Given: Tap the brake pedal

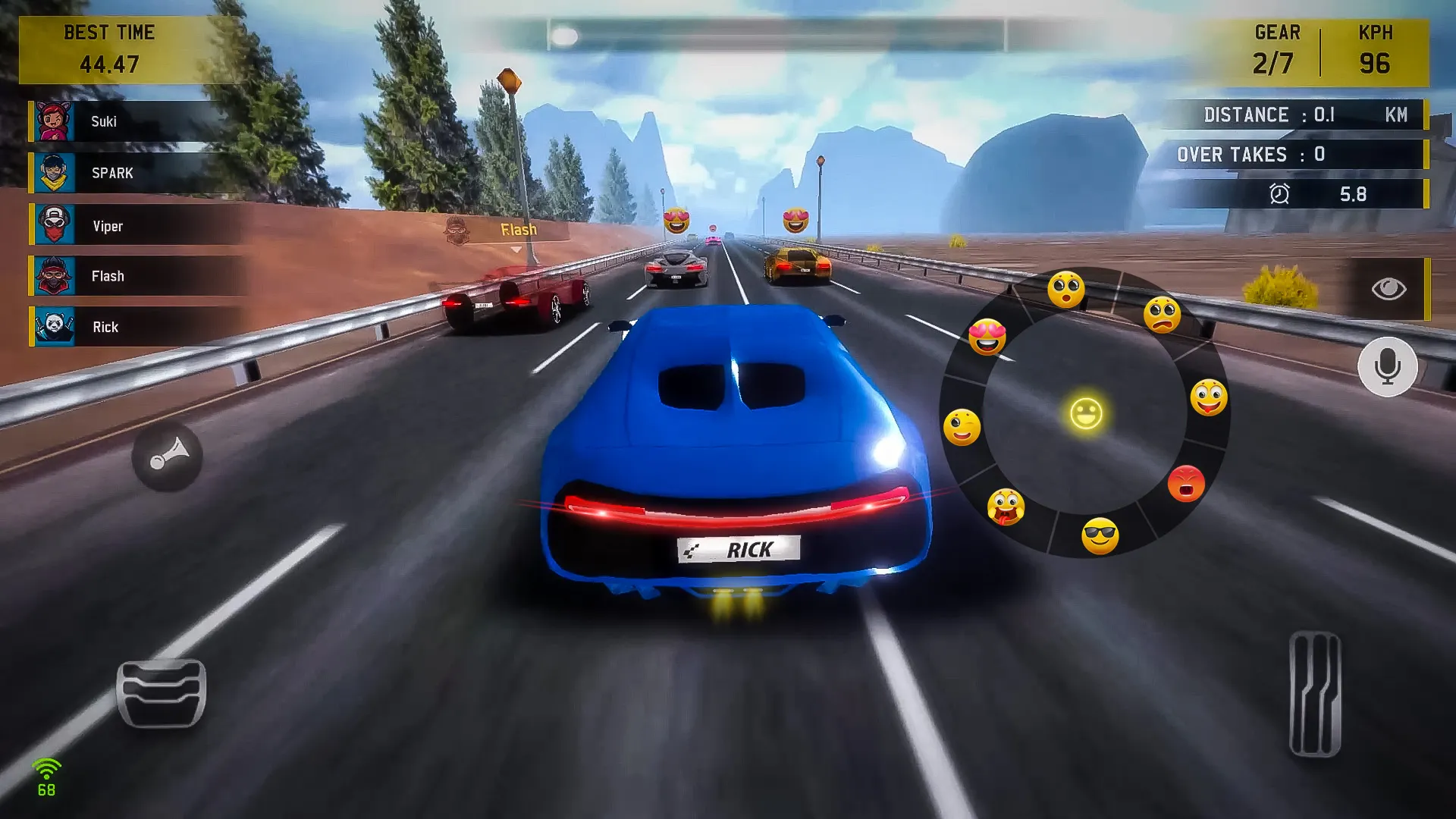Looking at the screenshot, I should tap(161, 693).
